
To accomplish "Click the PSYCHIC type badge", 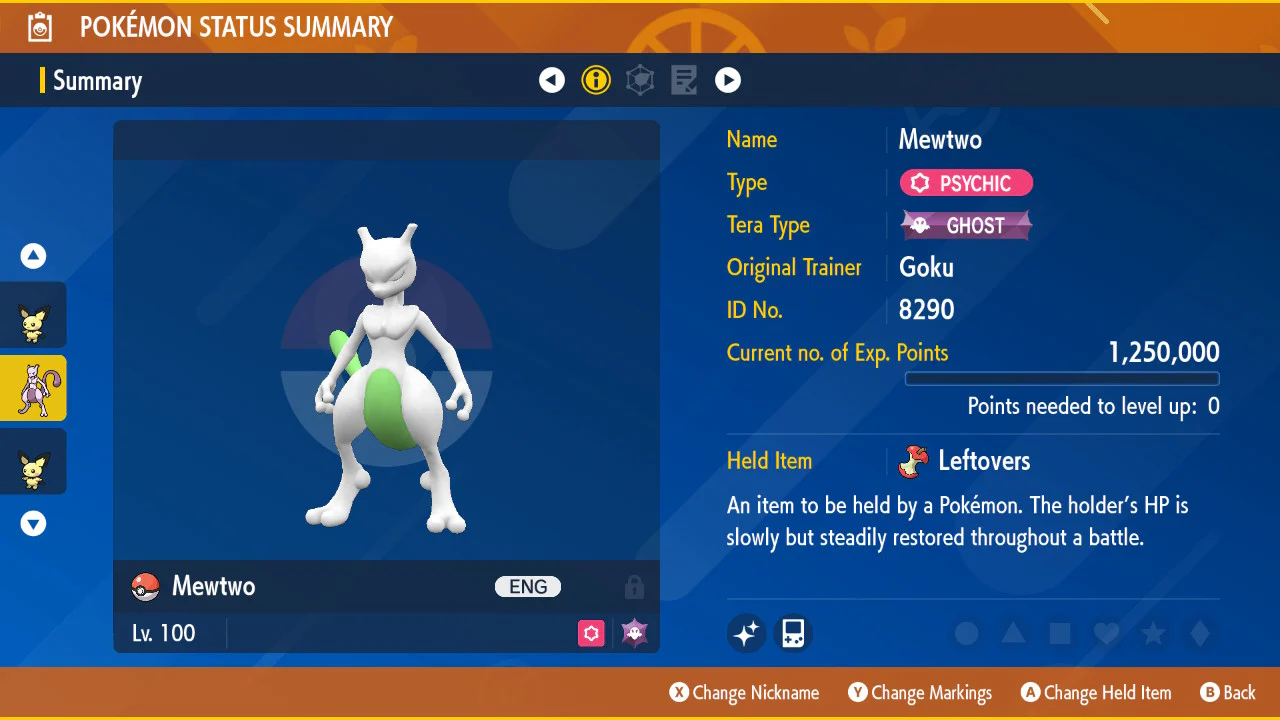I will point(966,183).
